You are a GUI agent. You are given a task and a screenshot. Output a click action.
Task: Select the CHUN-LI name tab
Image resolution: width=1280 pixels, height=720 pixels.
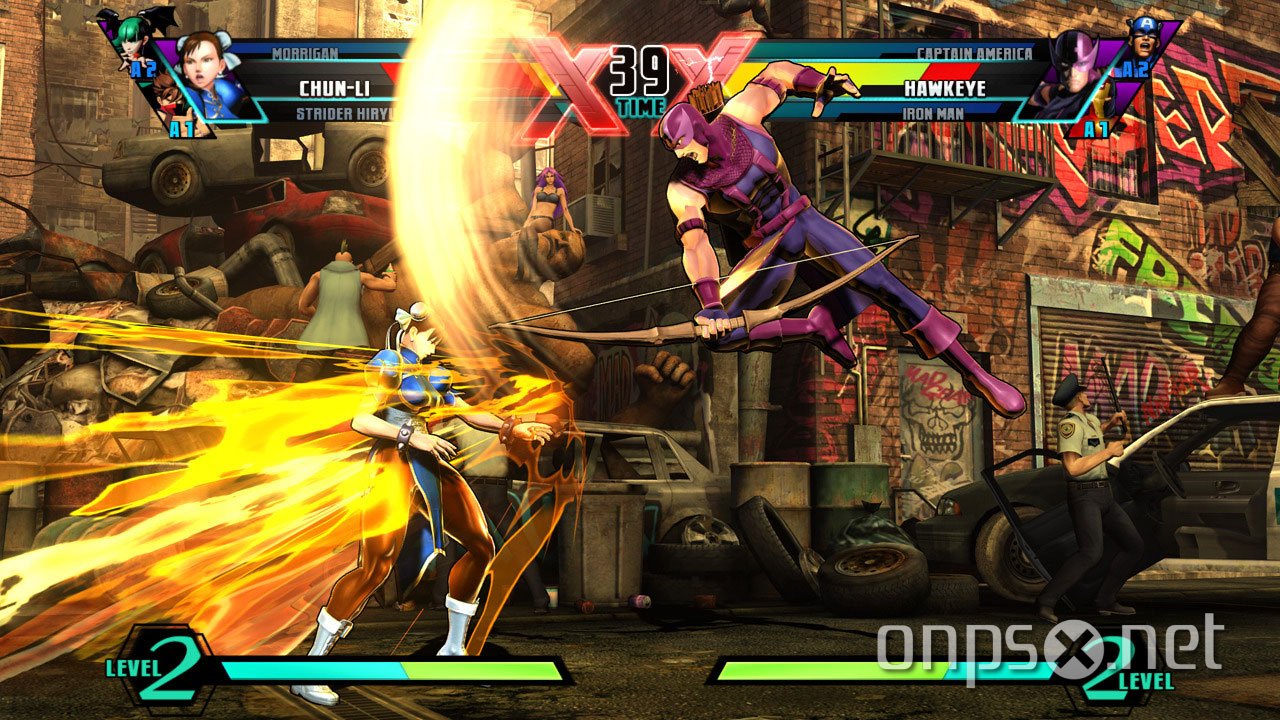333,87
